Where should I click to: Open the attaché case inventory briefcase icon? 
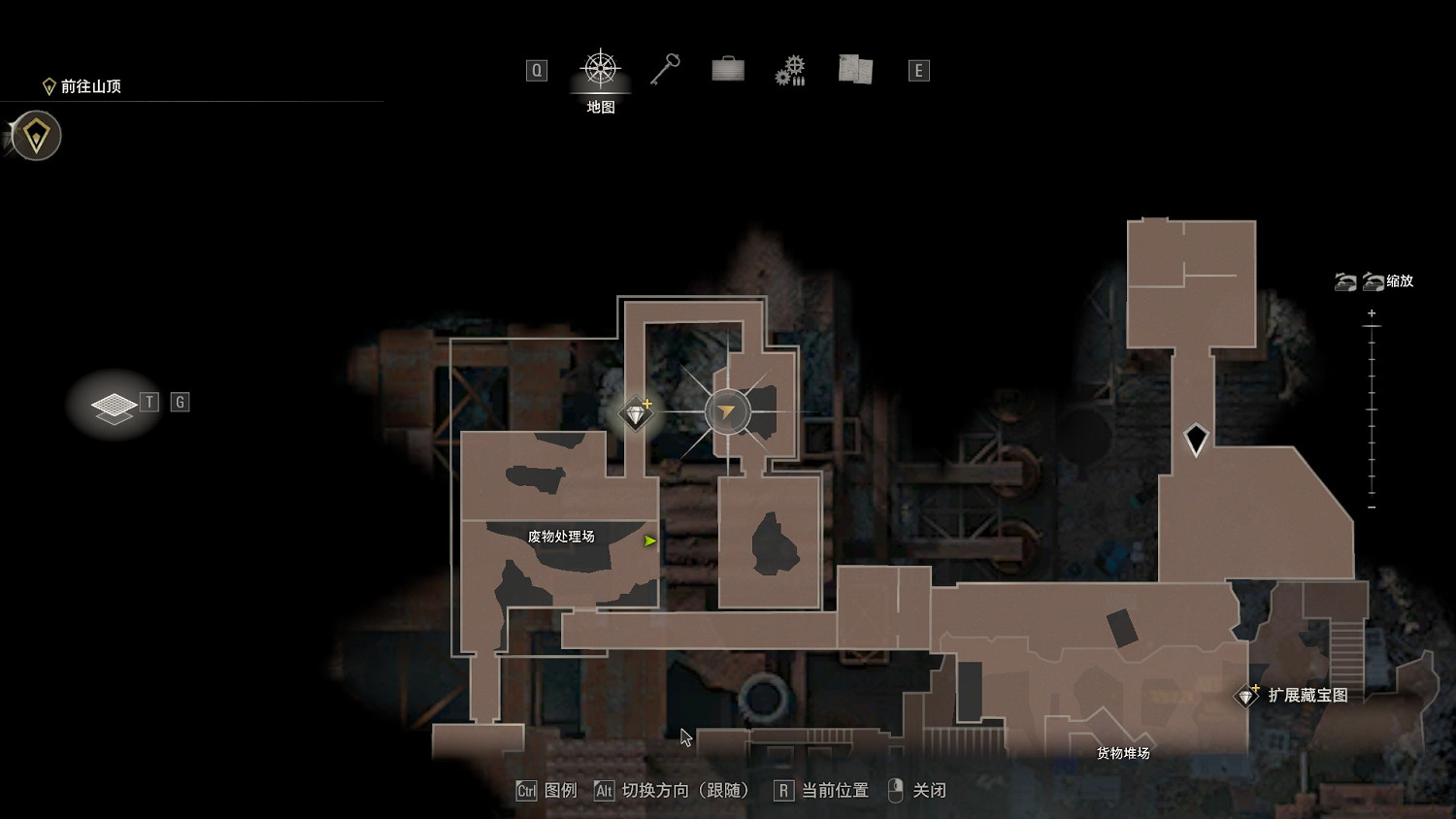click(726, 69)
